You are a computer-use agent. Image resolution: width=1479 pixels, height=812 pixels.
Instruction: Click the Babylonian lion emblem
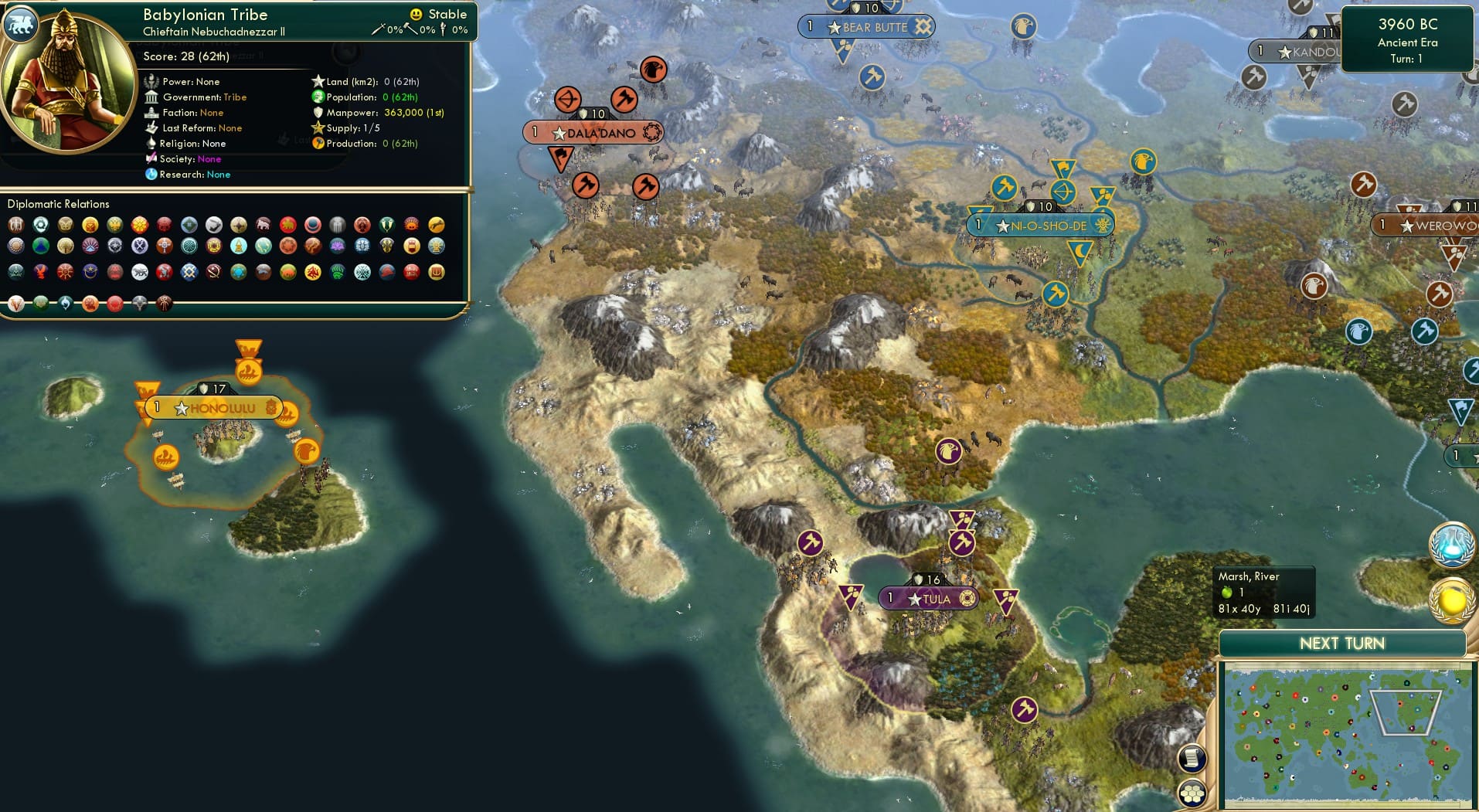pos(21,23)
